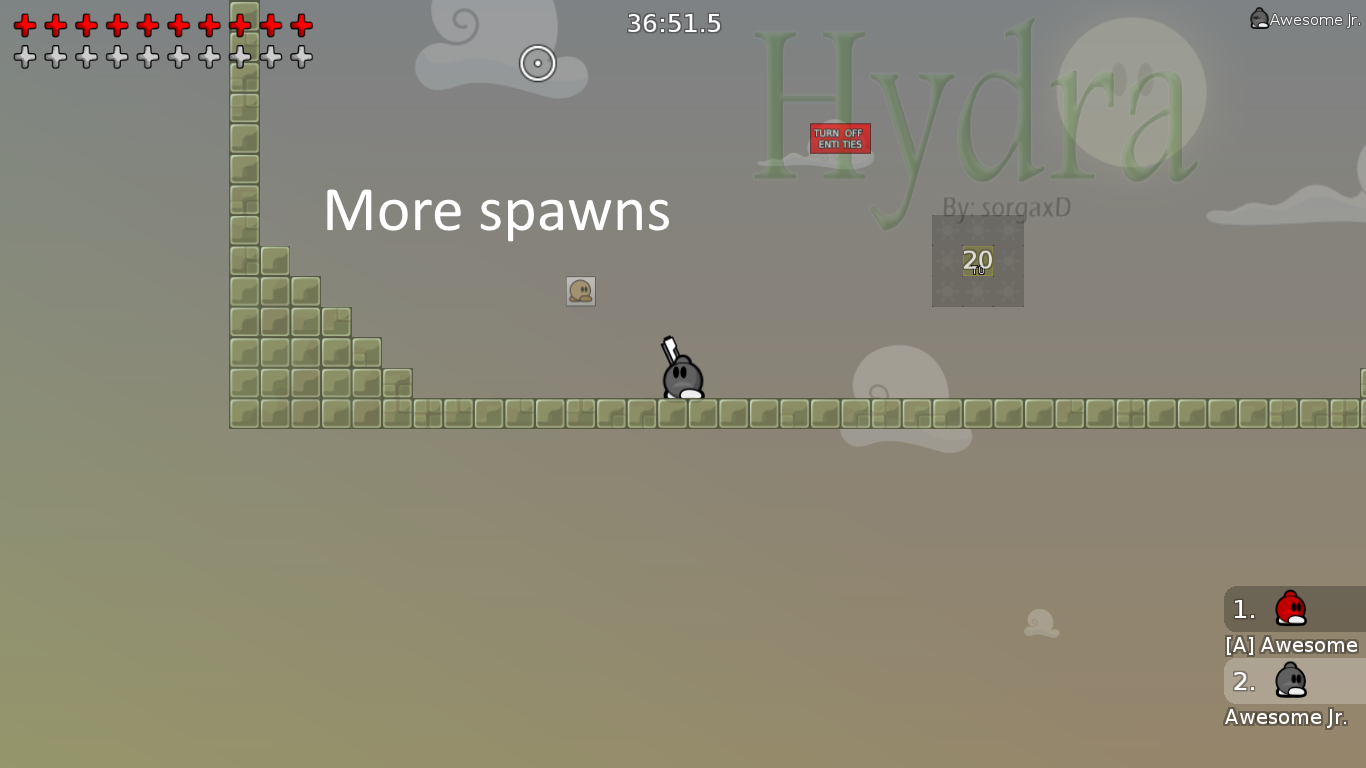1366x768 pixels.
Task: Click the match timer showing 36:51.5
Action: pos(674,23)
